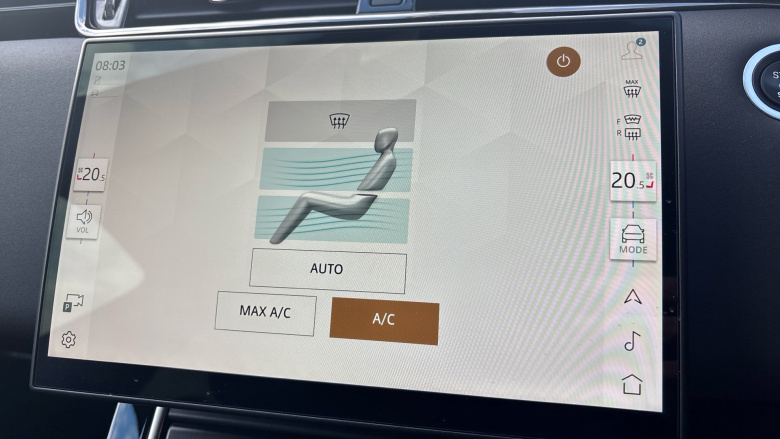This screenshot has width=780, height=439.
Task: Open the parking camera view
Action: (73, 302)
